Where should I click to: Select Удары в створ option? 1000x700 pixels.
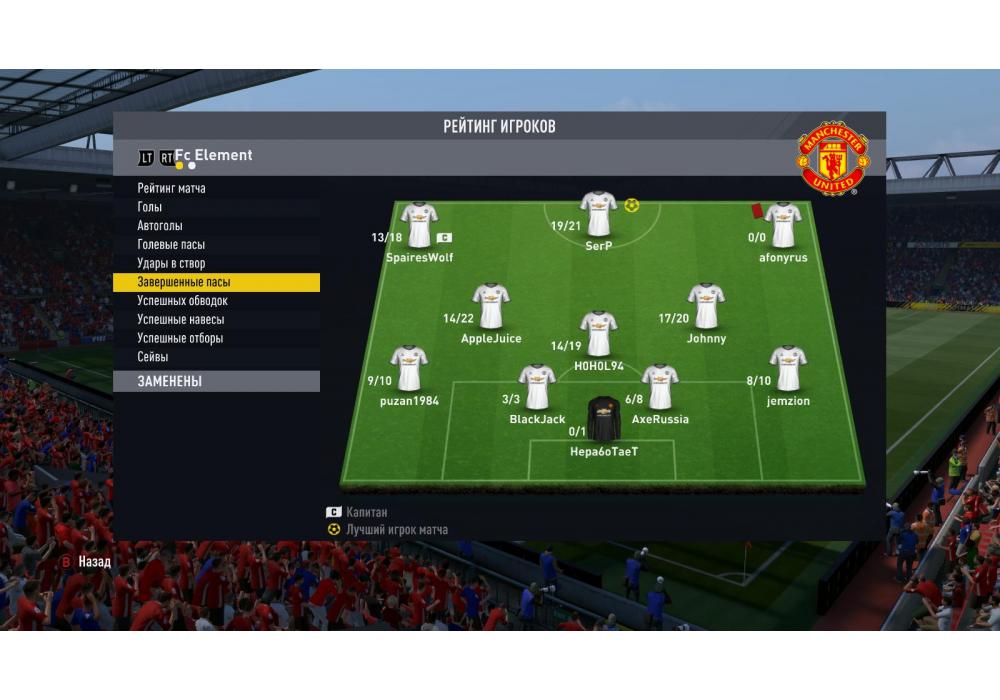tap(171, 264)
